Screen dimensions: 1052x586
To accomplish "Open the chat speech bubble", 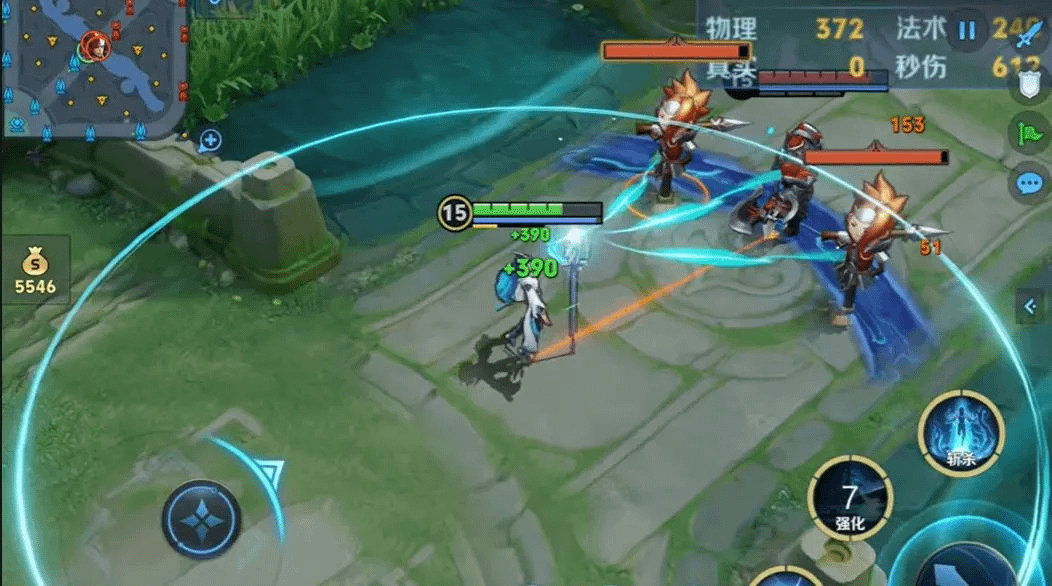I will (x=1030, y=183).
